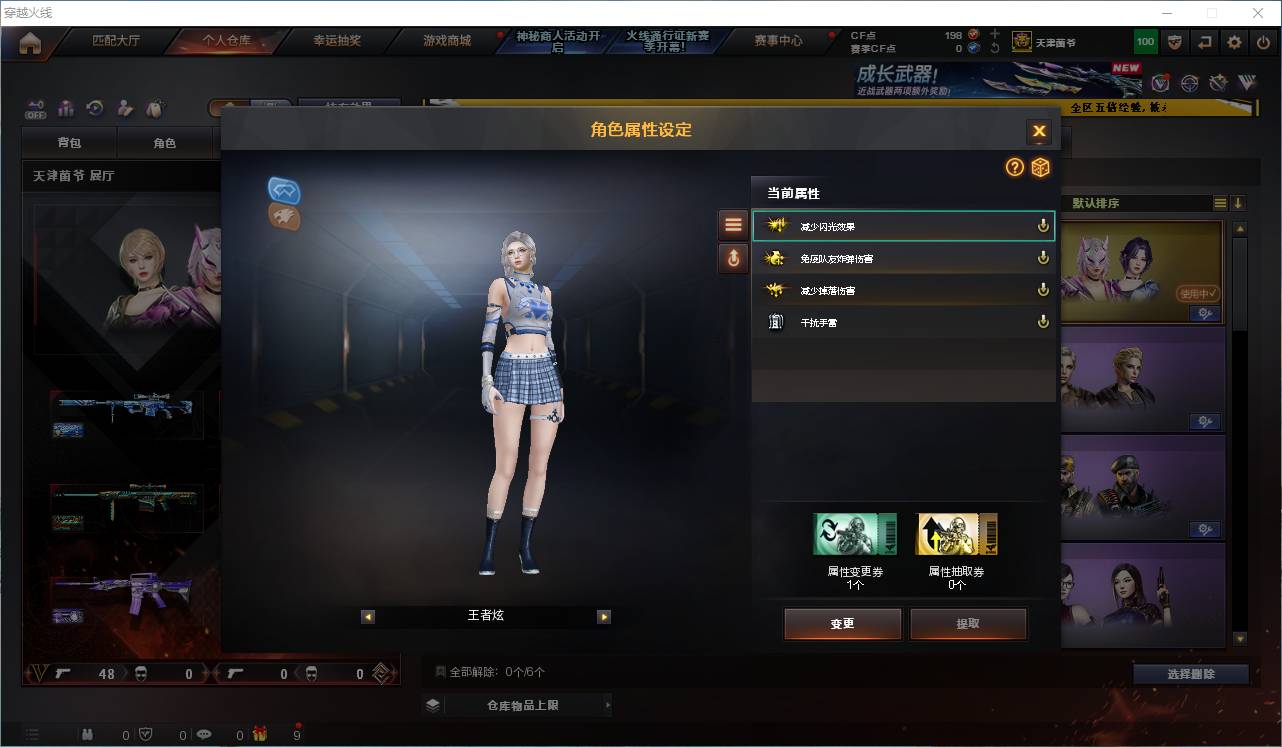Toggle the OFF key switch in the left toolbar
1282x747 pixels.
click(35, 108)
